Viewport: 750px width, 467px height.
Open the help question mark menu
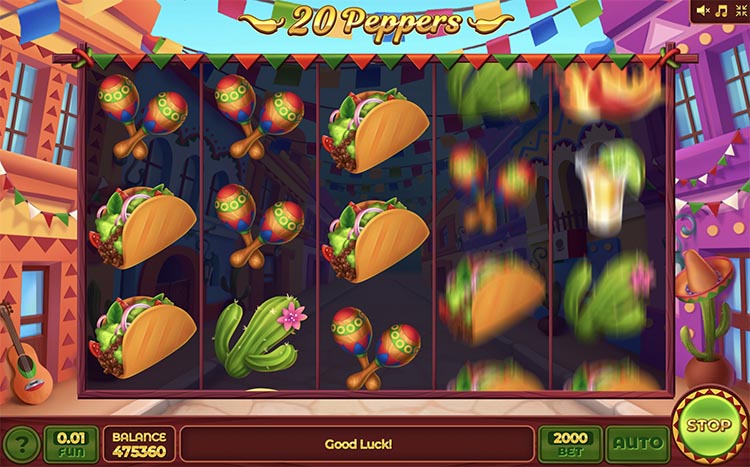(23, 444)
